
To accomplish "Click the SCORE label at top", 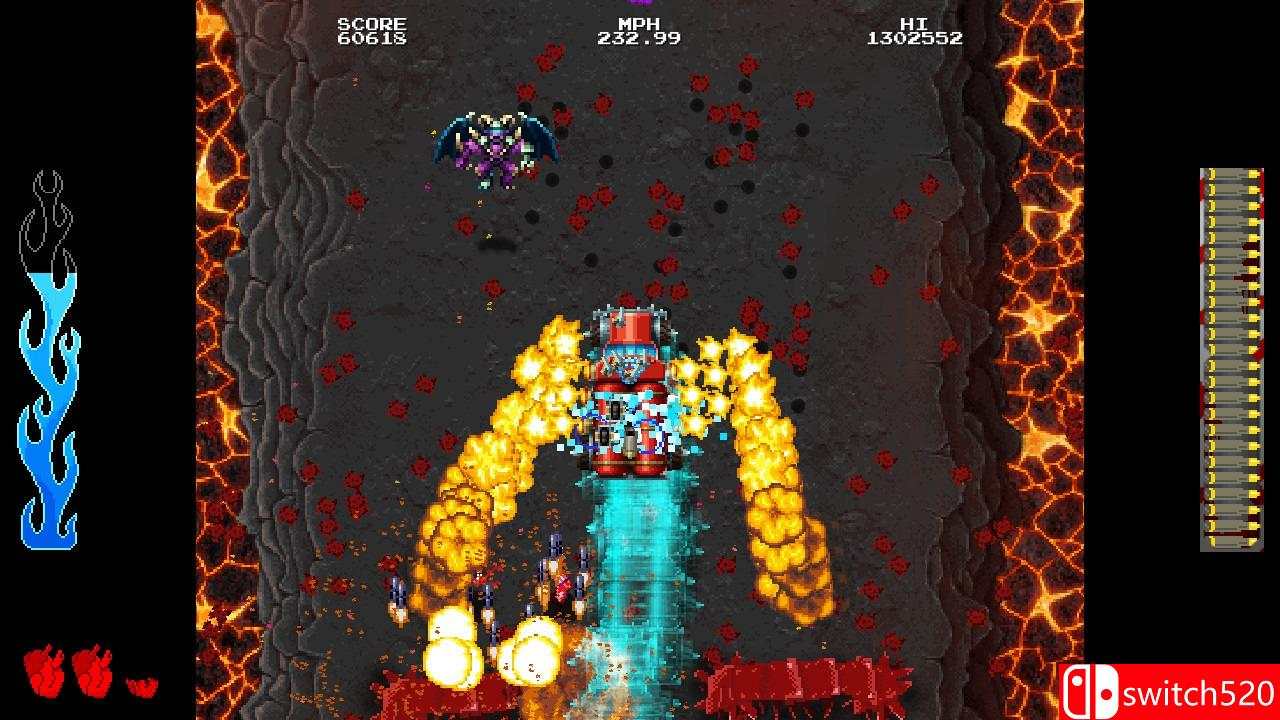I will click(x=375, y=22).
